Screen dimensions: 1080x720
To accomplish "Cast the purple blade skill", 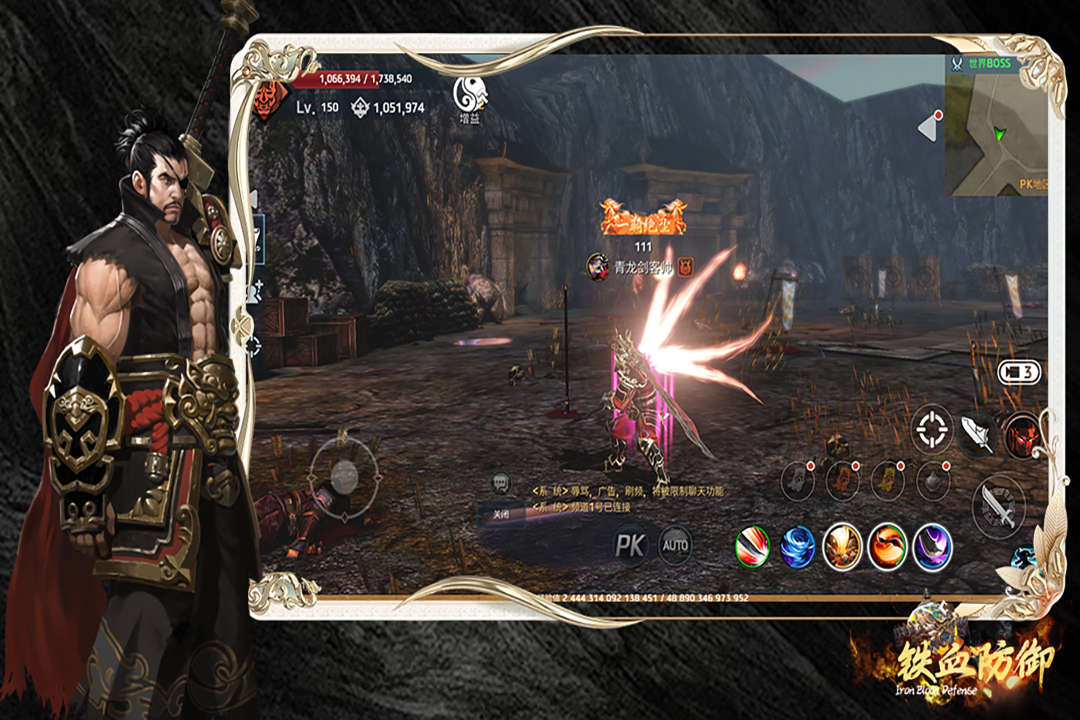I will [932, 547].
